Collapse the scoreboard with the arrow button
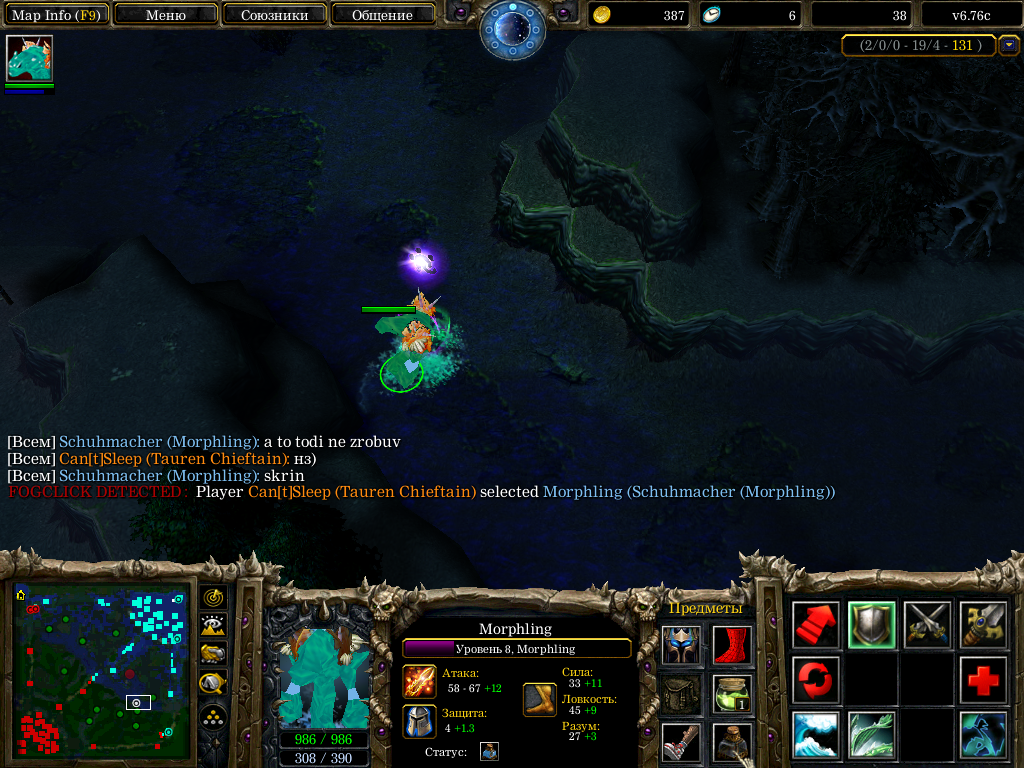Screen dimensions: 1024x768 click(1009, 45)
